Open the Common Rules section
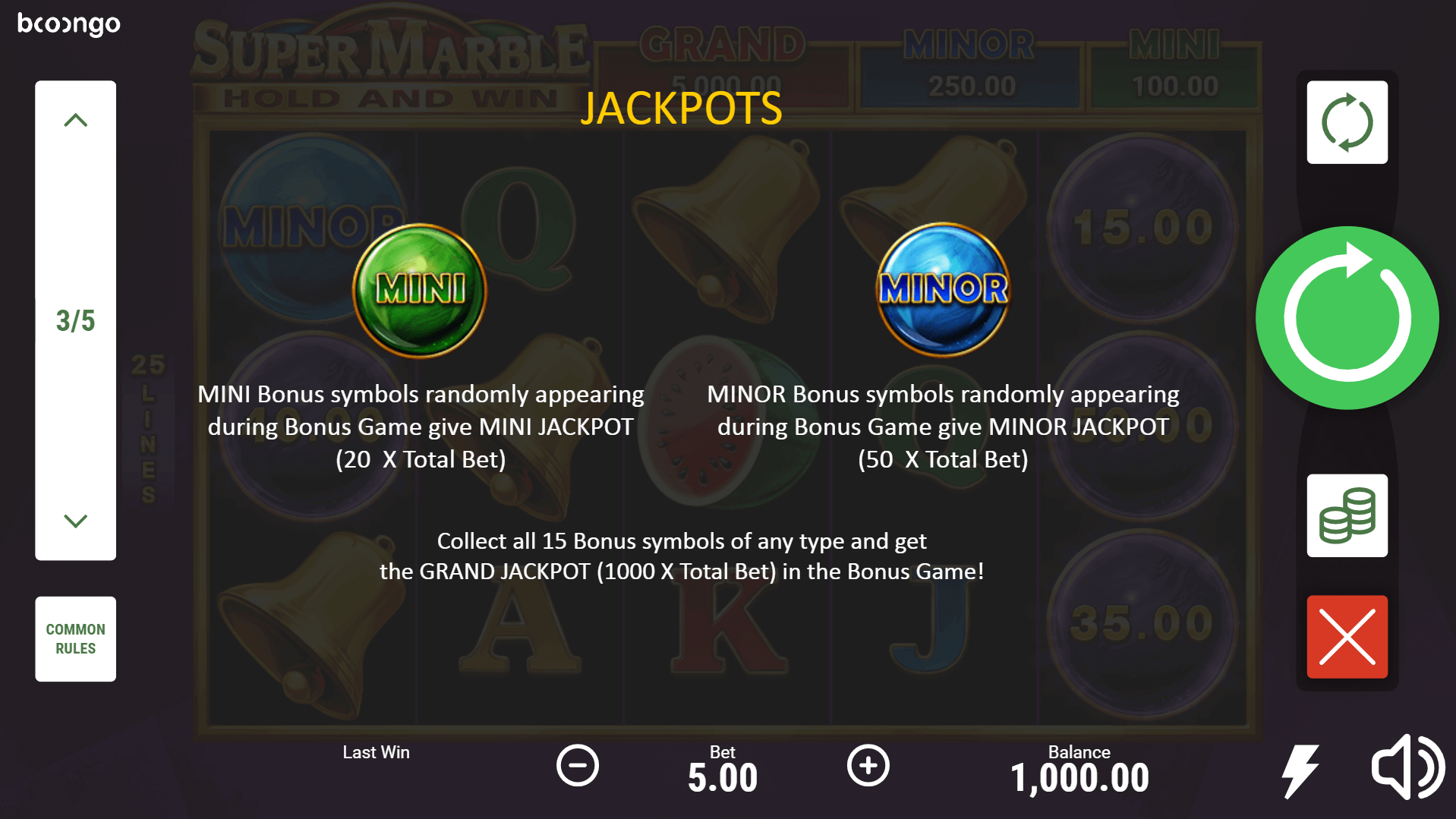The width and height of the screenshot is (1456, 819). point(75,638)
